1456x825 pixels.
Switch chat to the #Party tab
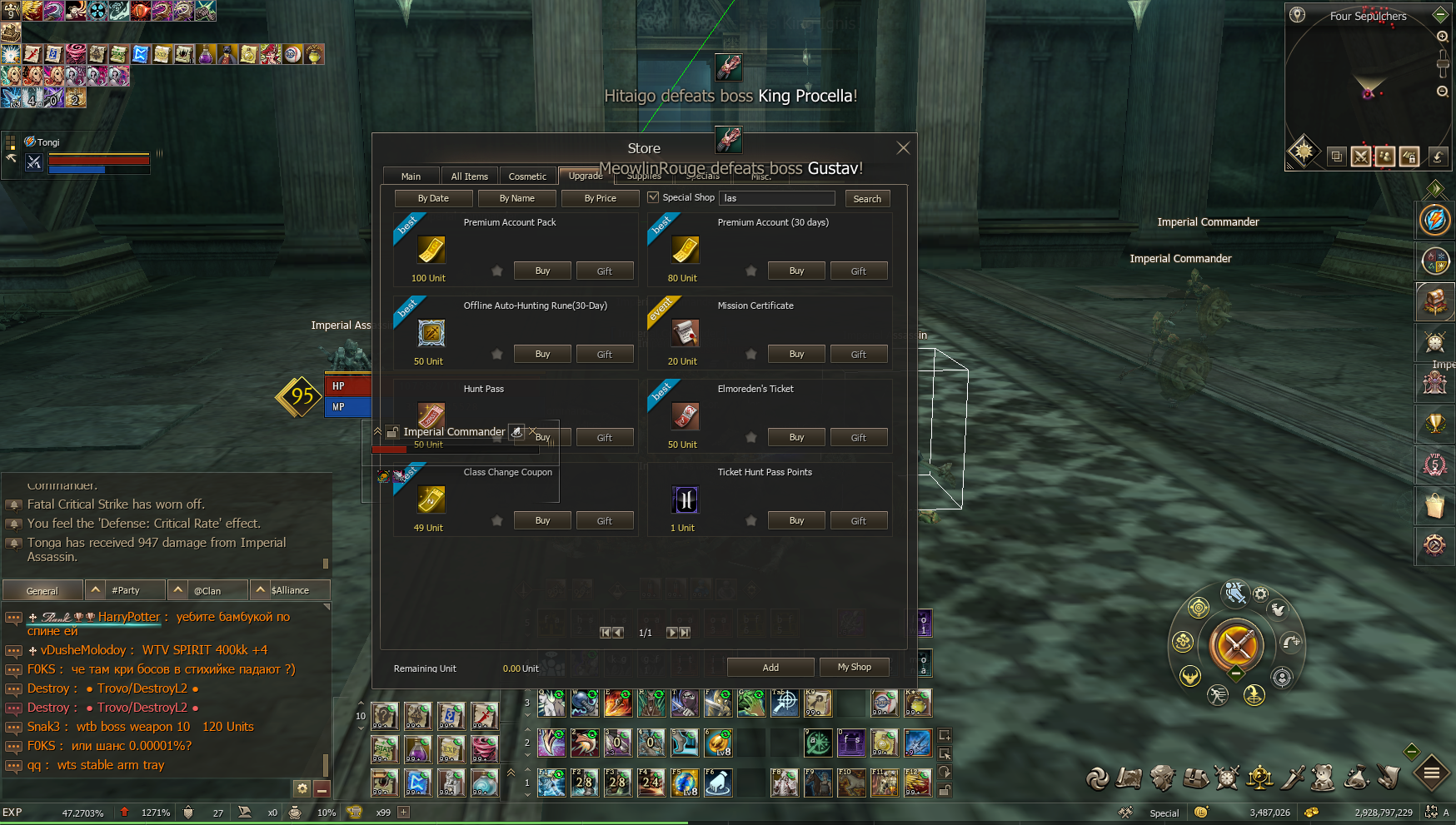126,590
